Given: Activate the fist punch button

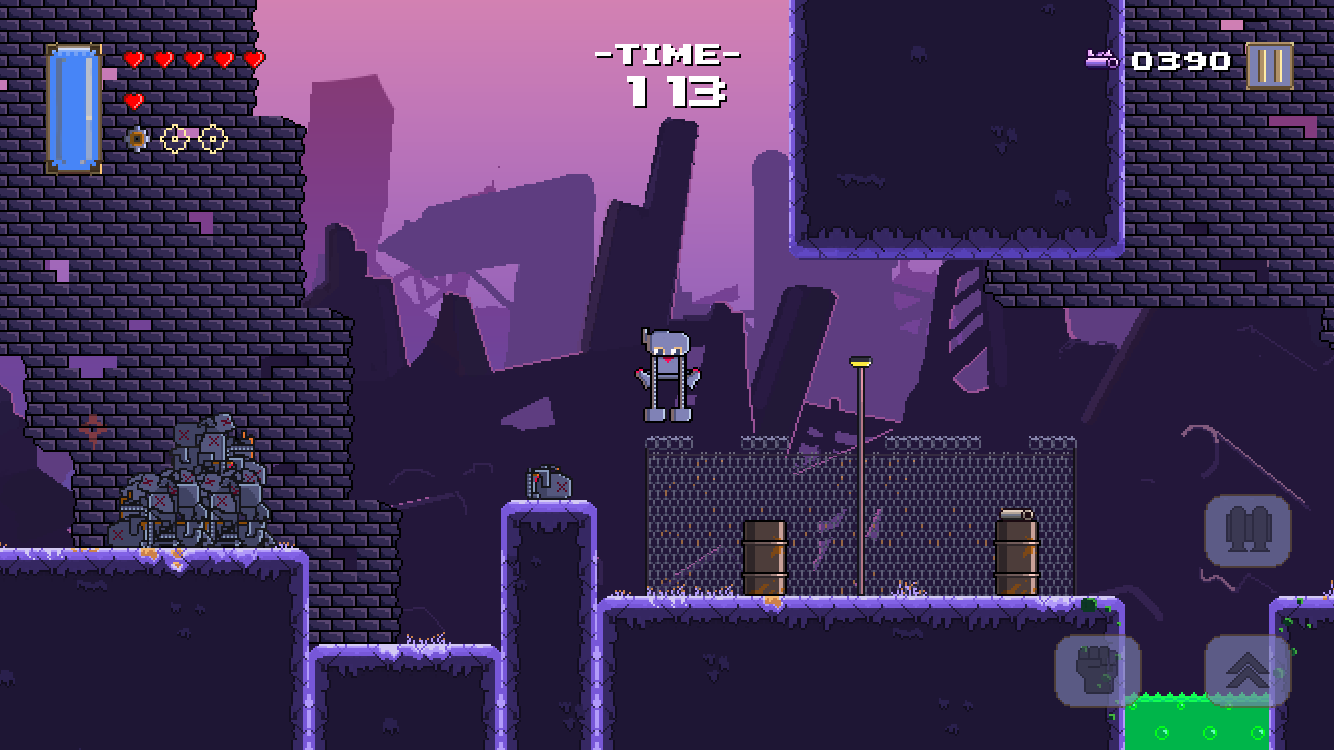Looking at the screenshot, I should coord(1097,670).
